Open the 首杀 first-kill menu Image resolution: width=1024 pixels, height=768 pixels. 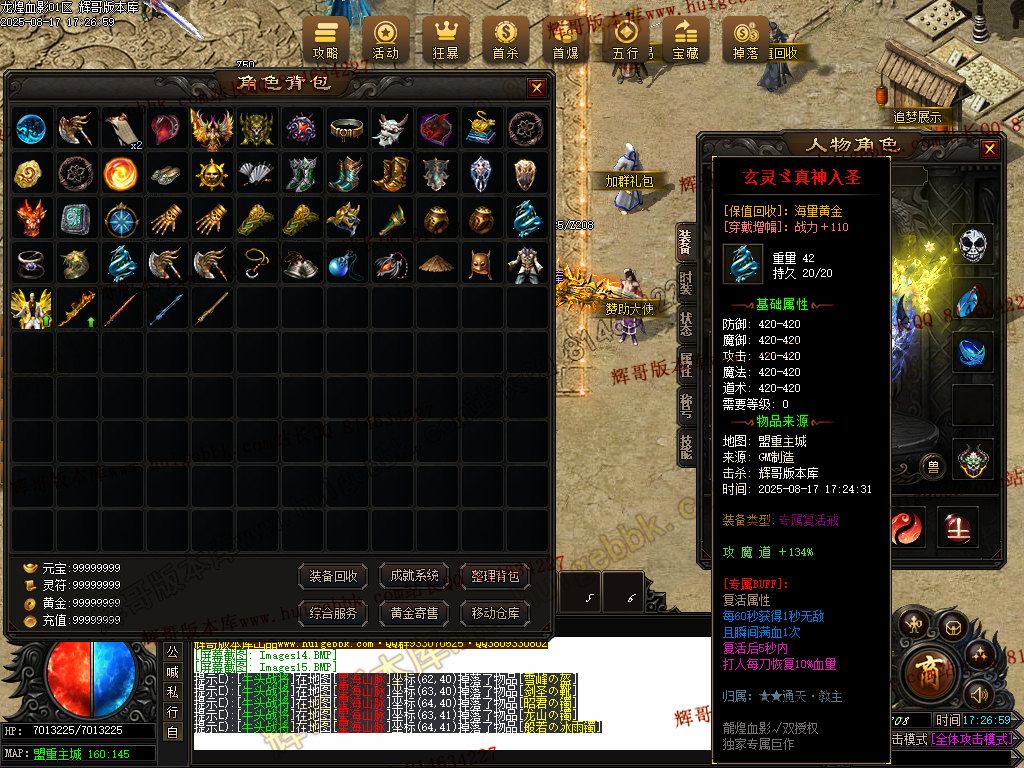click(x=505, y=37)
